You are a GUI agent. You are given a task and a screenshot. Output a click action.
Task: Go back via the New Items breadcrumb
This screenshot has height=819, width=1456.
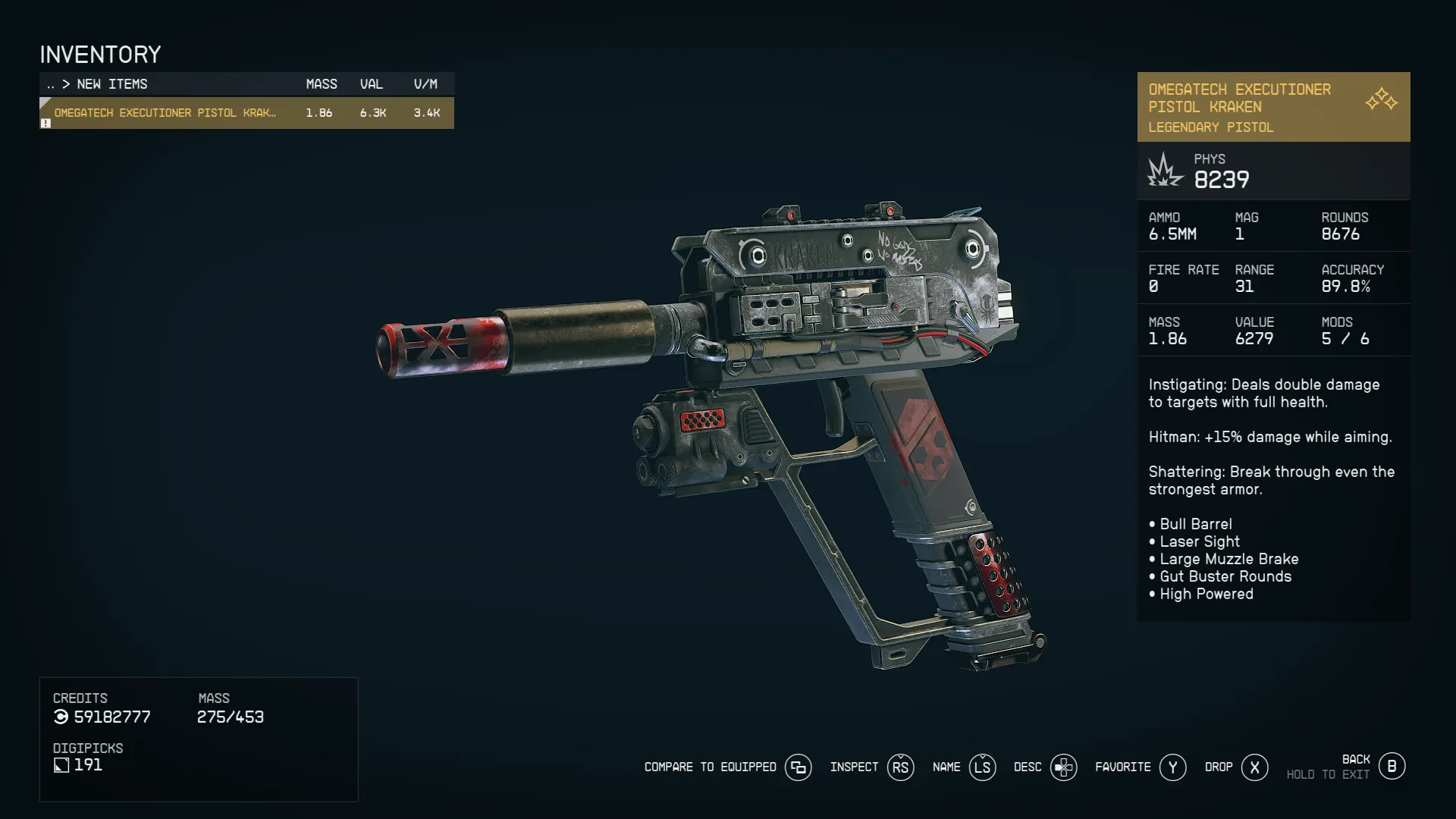point(111,84)
